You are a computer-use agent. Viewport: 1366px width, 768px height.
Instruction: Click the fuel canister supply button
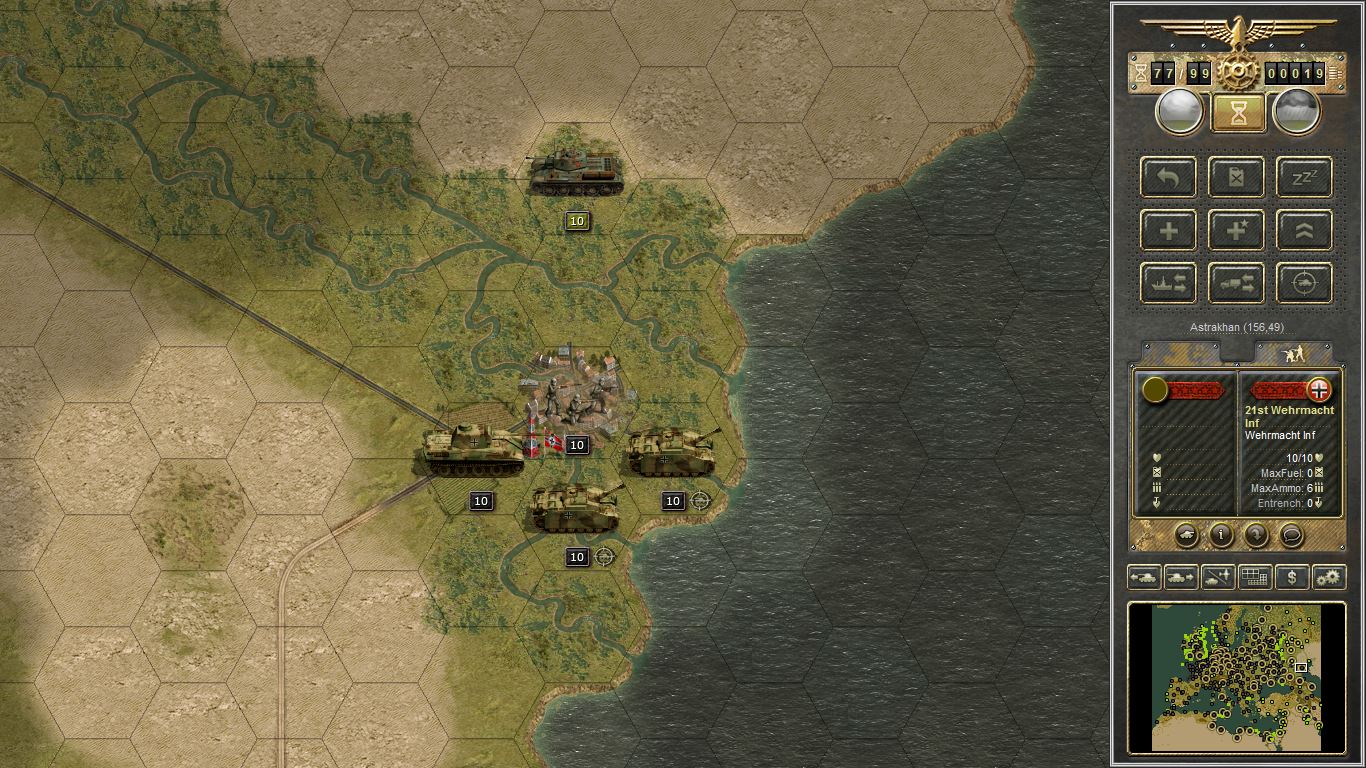pos(1237,177)
